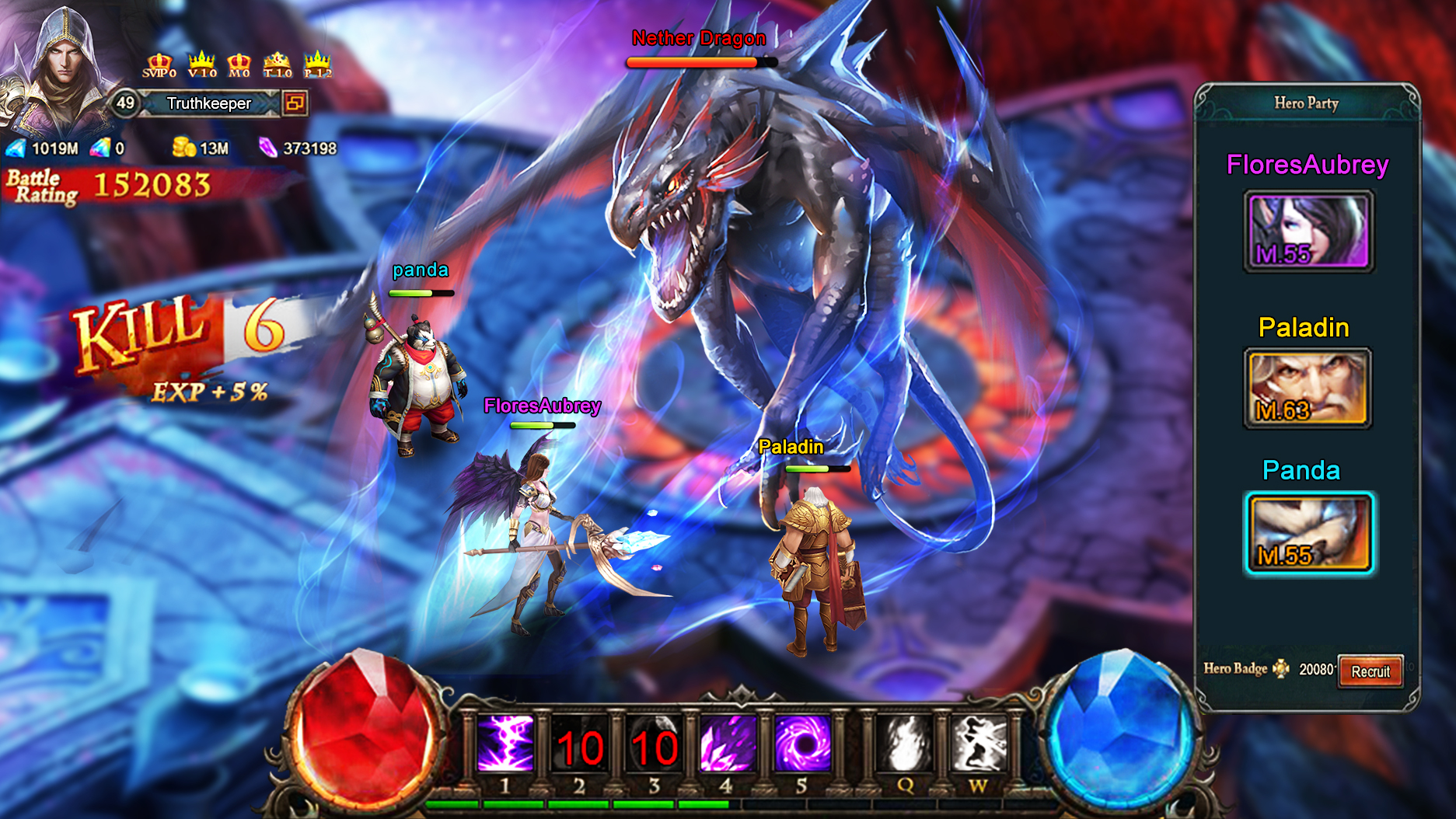Click the purple crystal shard currency icon
The image size is (1456, 819).
(x=267, y=148)
